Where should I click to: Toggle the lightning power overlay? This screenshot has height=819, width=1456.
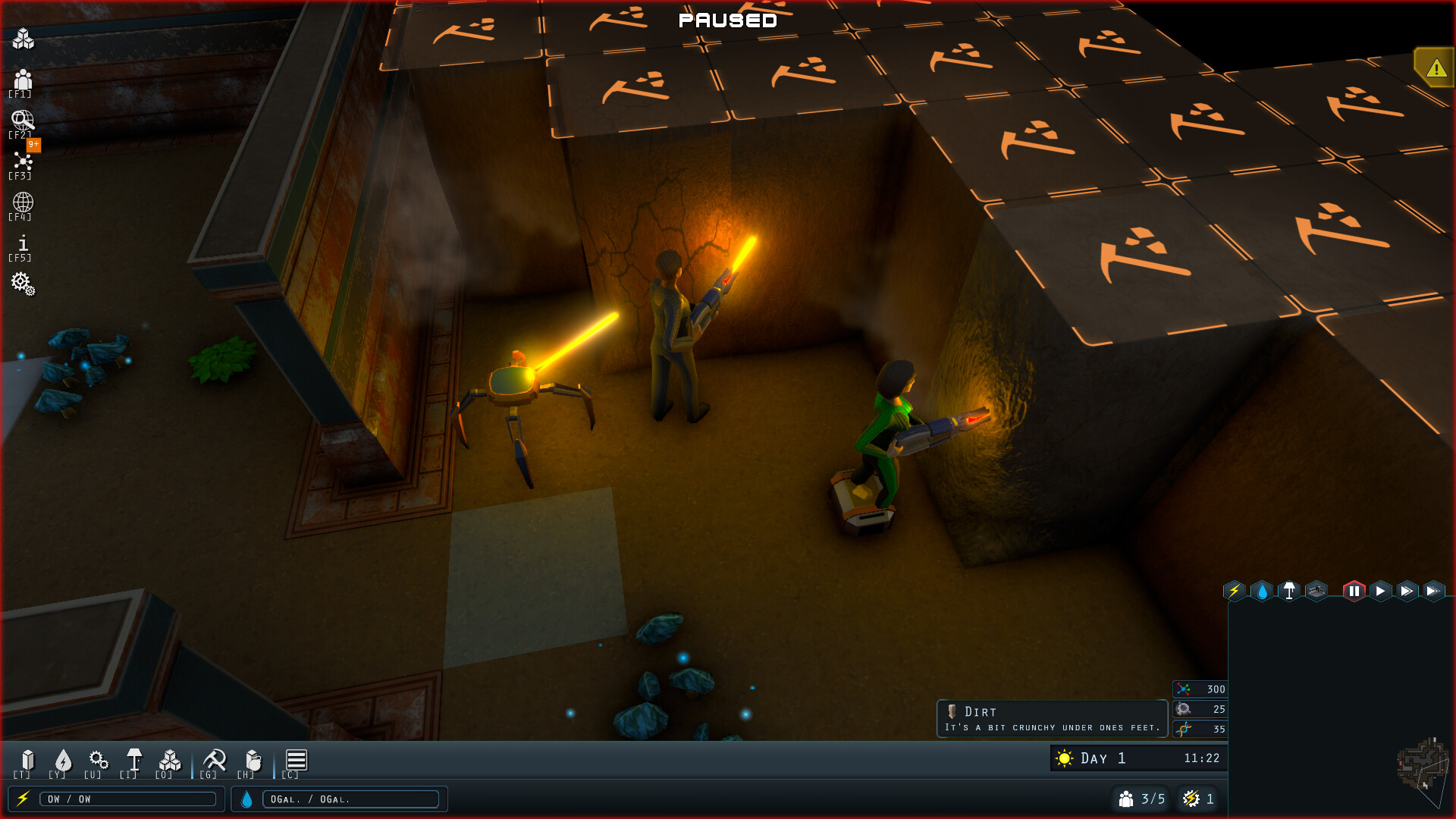(x=1235, y=591)
